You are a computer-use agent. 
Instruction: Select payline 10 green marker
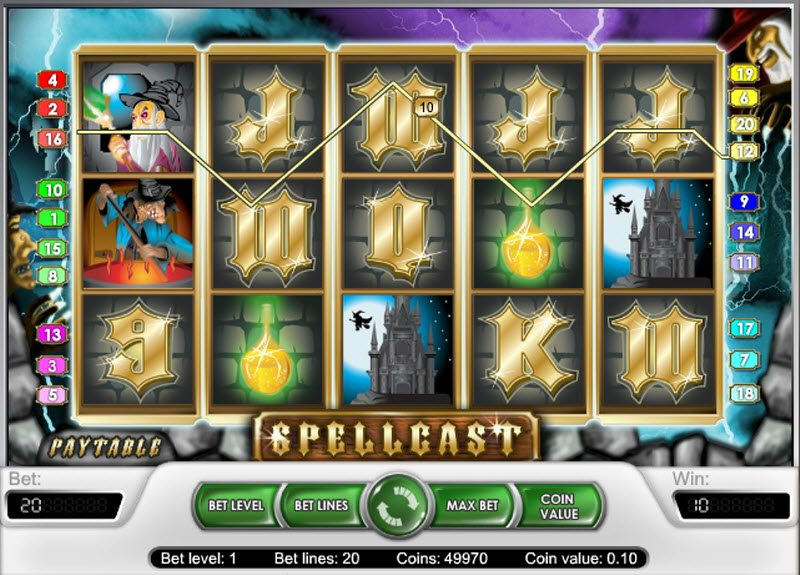(52, 189)
